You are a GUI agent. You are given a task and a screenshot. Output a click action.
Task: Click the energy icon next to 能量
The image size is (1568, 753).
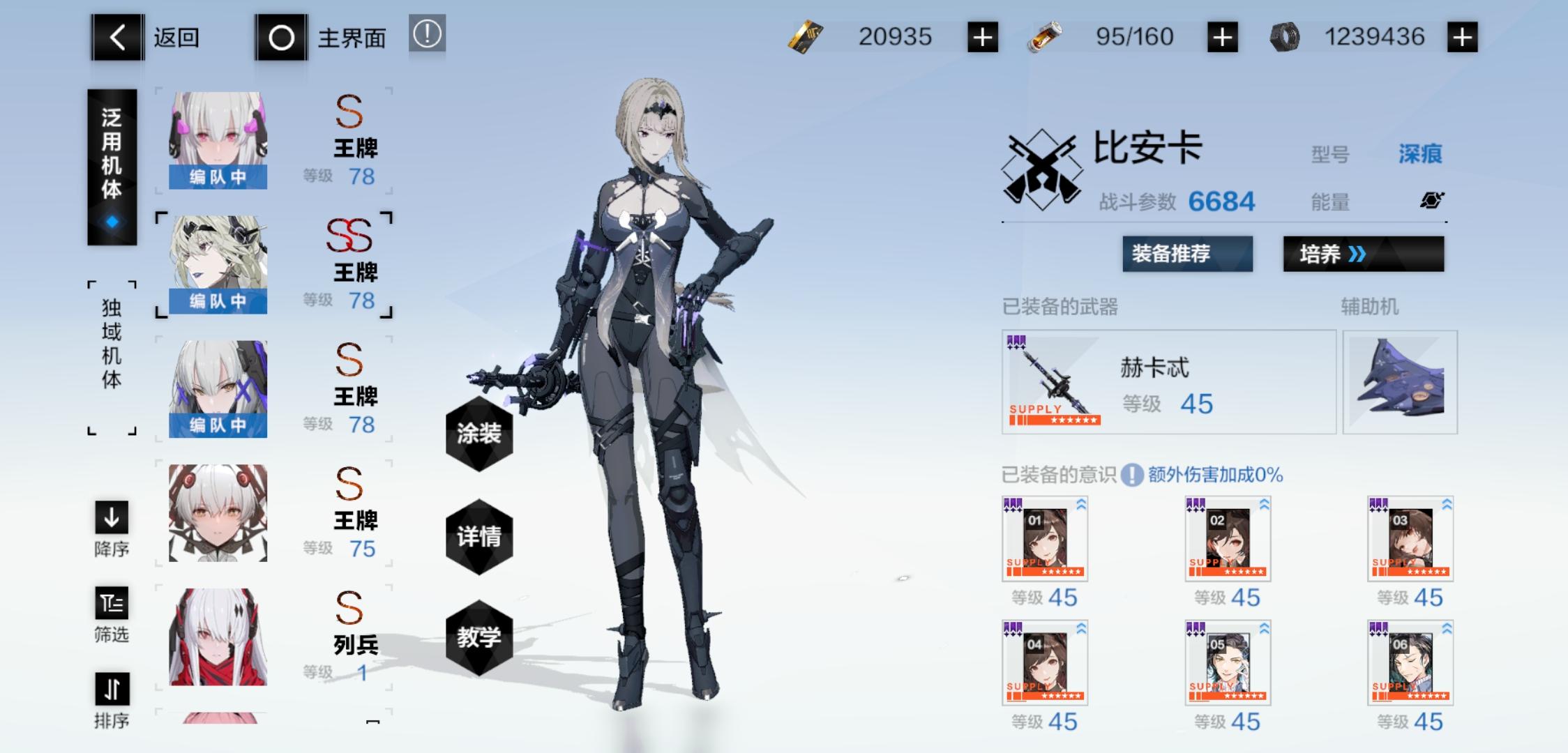tap(1431, 201)
